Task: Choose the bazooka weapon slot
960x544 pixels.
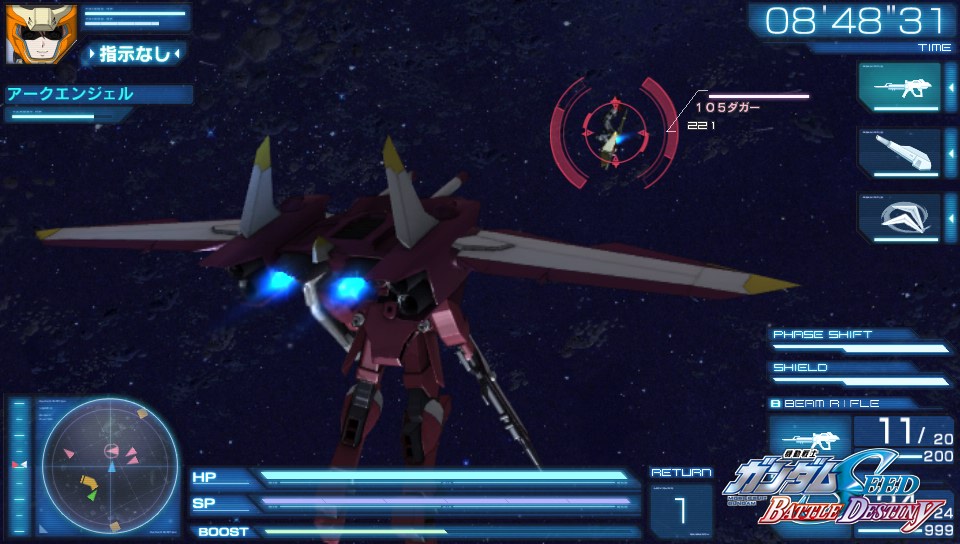Action: pyautogui.click(x=899, y=153)
